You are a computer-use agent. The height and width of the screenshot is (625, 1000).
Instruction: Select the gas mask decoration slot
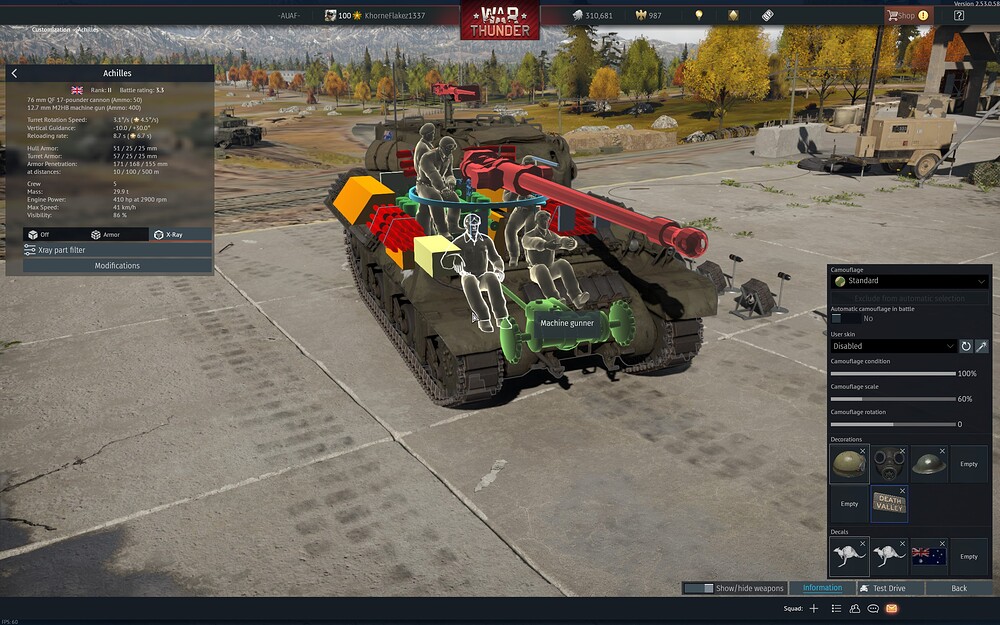888,464
